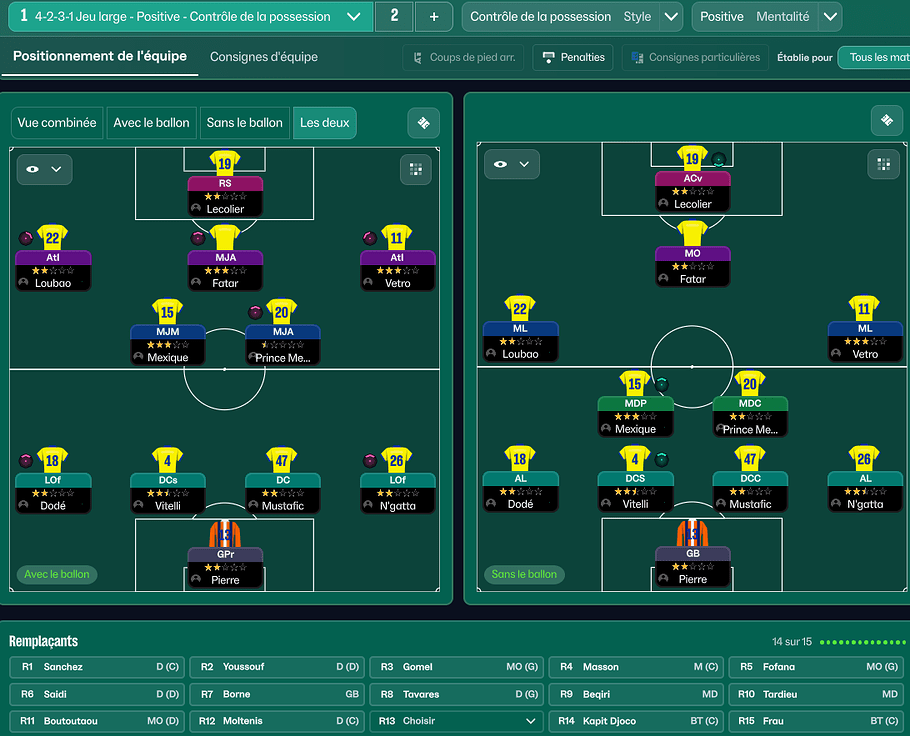Choose the Sans le ballon view

click(244, 123)
